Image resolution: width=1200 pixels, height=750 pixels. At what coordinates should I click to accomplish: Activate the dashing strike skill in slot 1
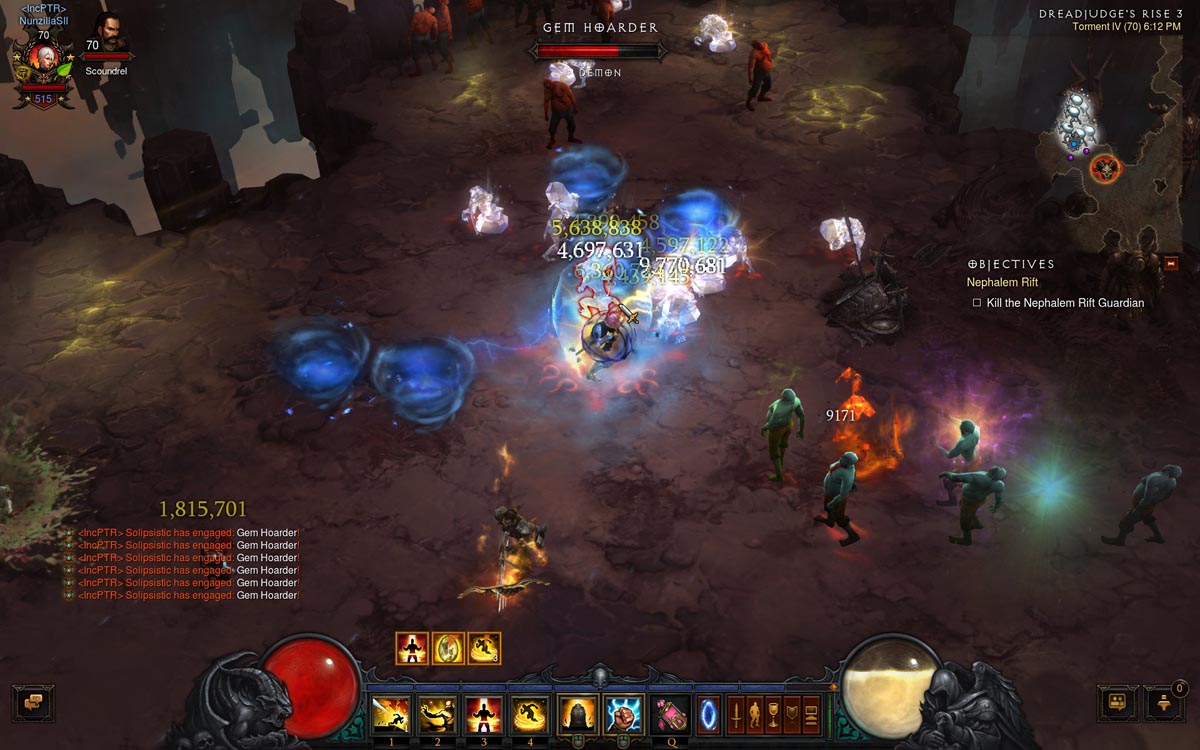[391, 715]
